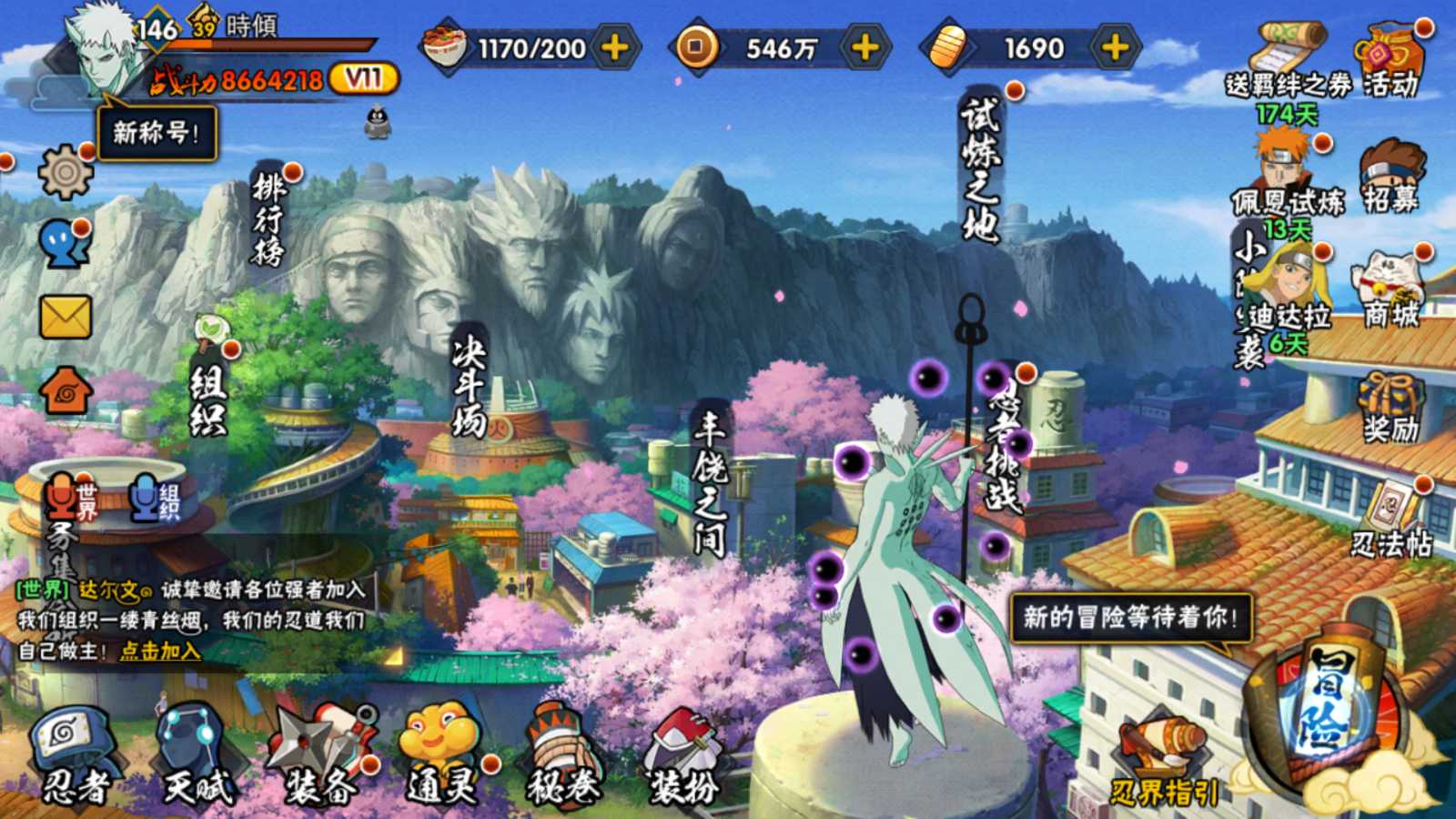This screenshot has width=1456, height=819.
Task: Open the 装扮 costume menu
Action: [x=682, y=757]
